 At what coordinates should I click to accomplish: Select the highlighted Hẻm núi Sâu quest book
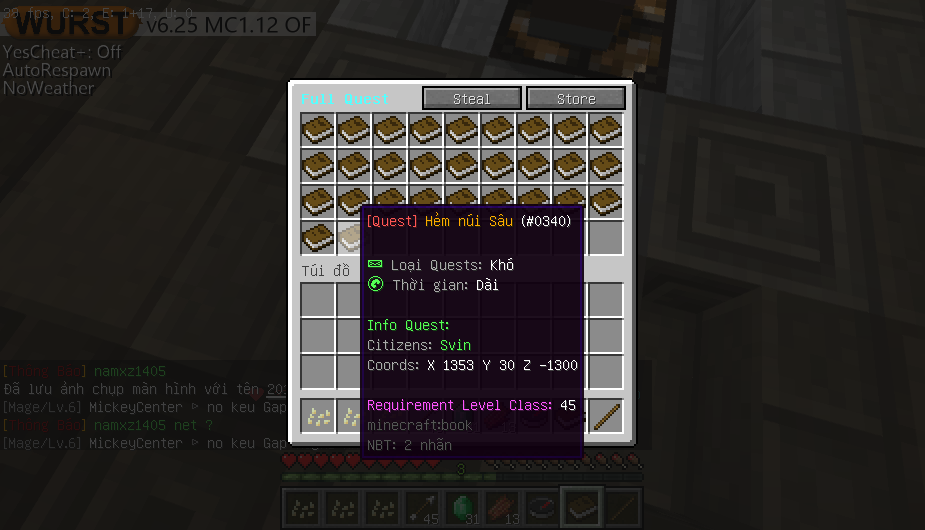pyautogui.click(x=351, y=237)
